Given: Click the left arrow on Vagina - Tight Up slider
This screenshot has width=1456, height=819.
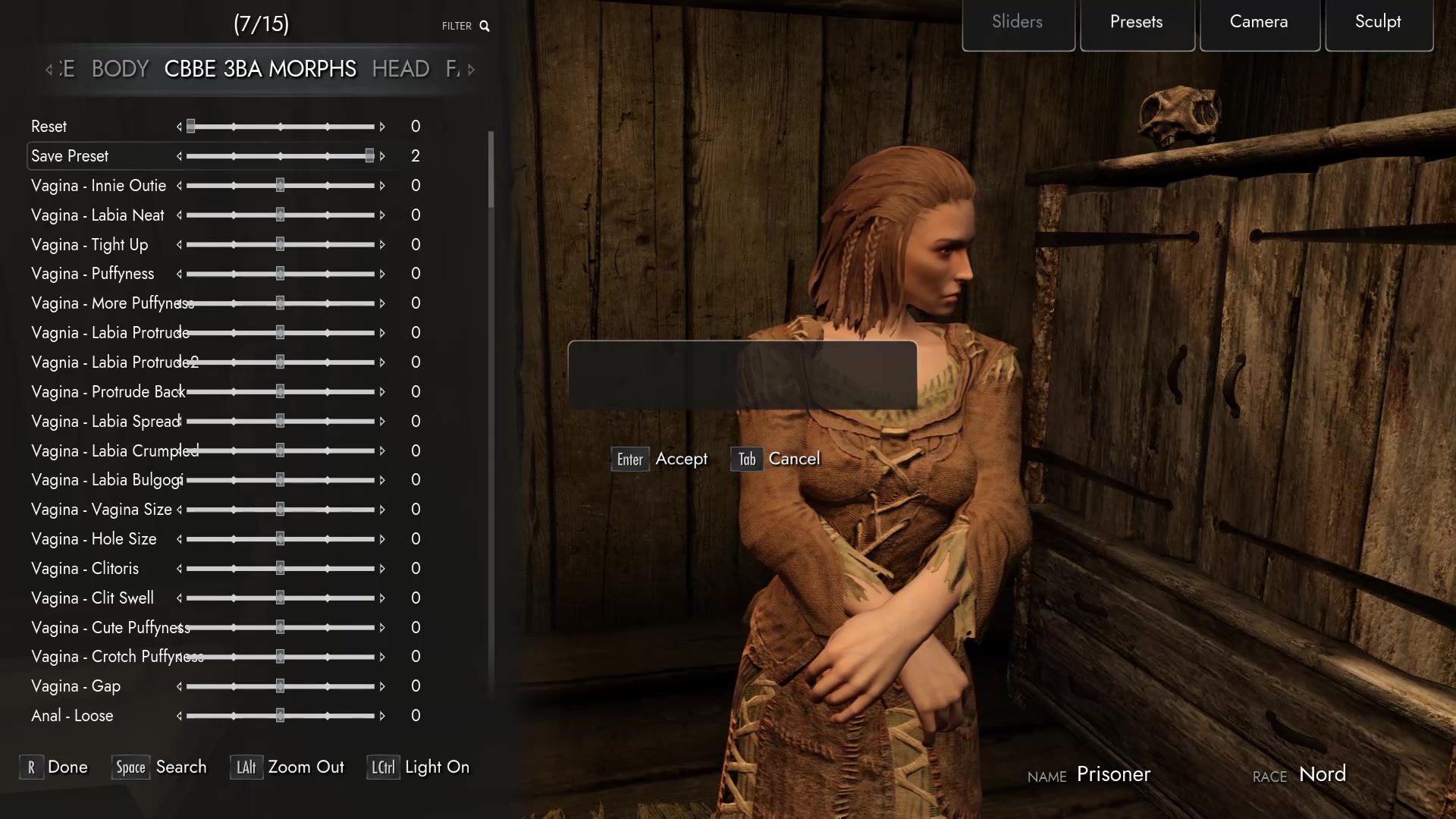Looking at the screenshot, I should tap(179, 244).
